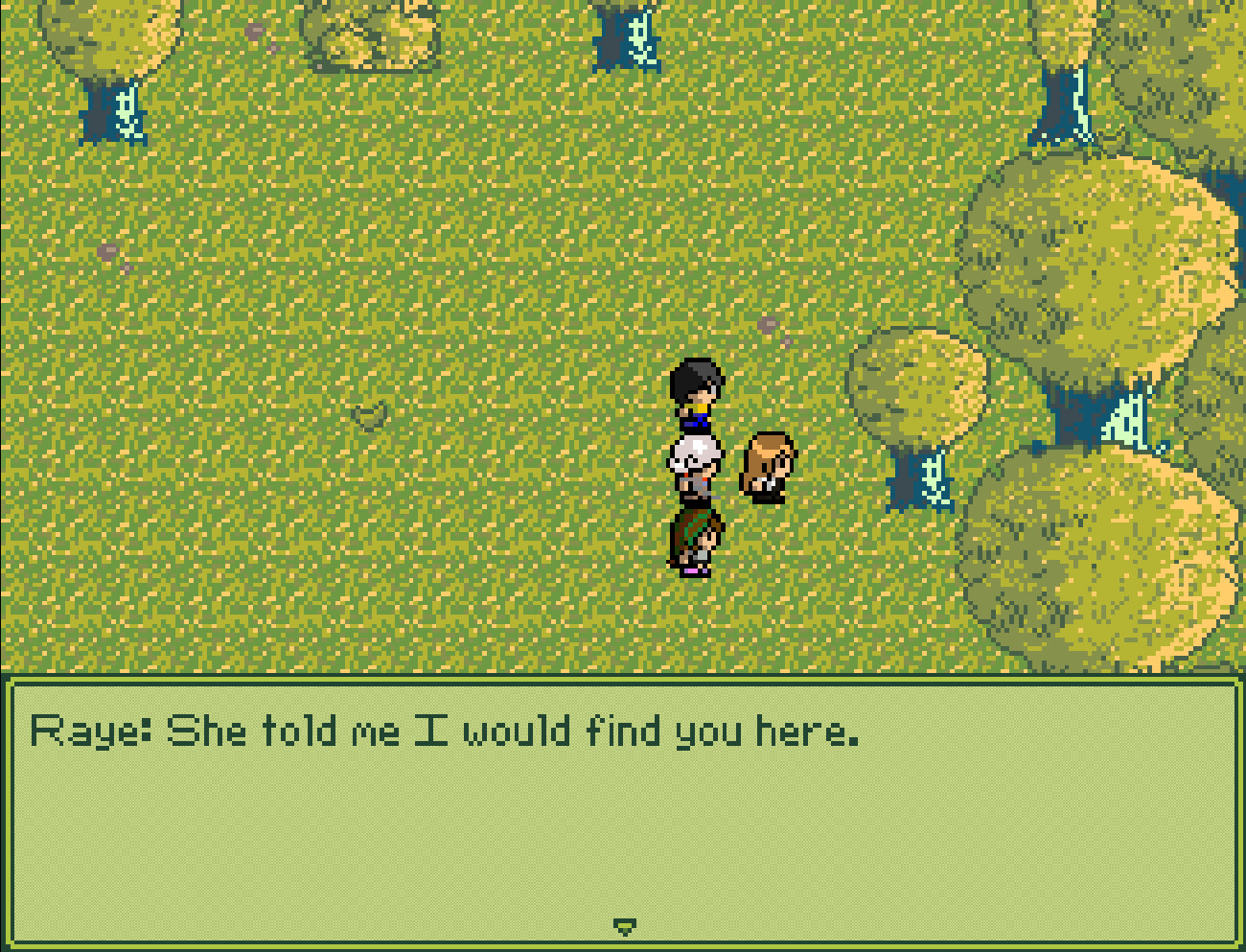Click the large bush at the top
This screenshot has width=1246, height=952.
(x=369, y=34)
